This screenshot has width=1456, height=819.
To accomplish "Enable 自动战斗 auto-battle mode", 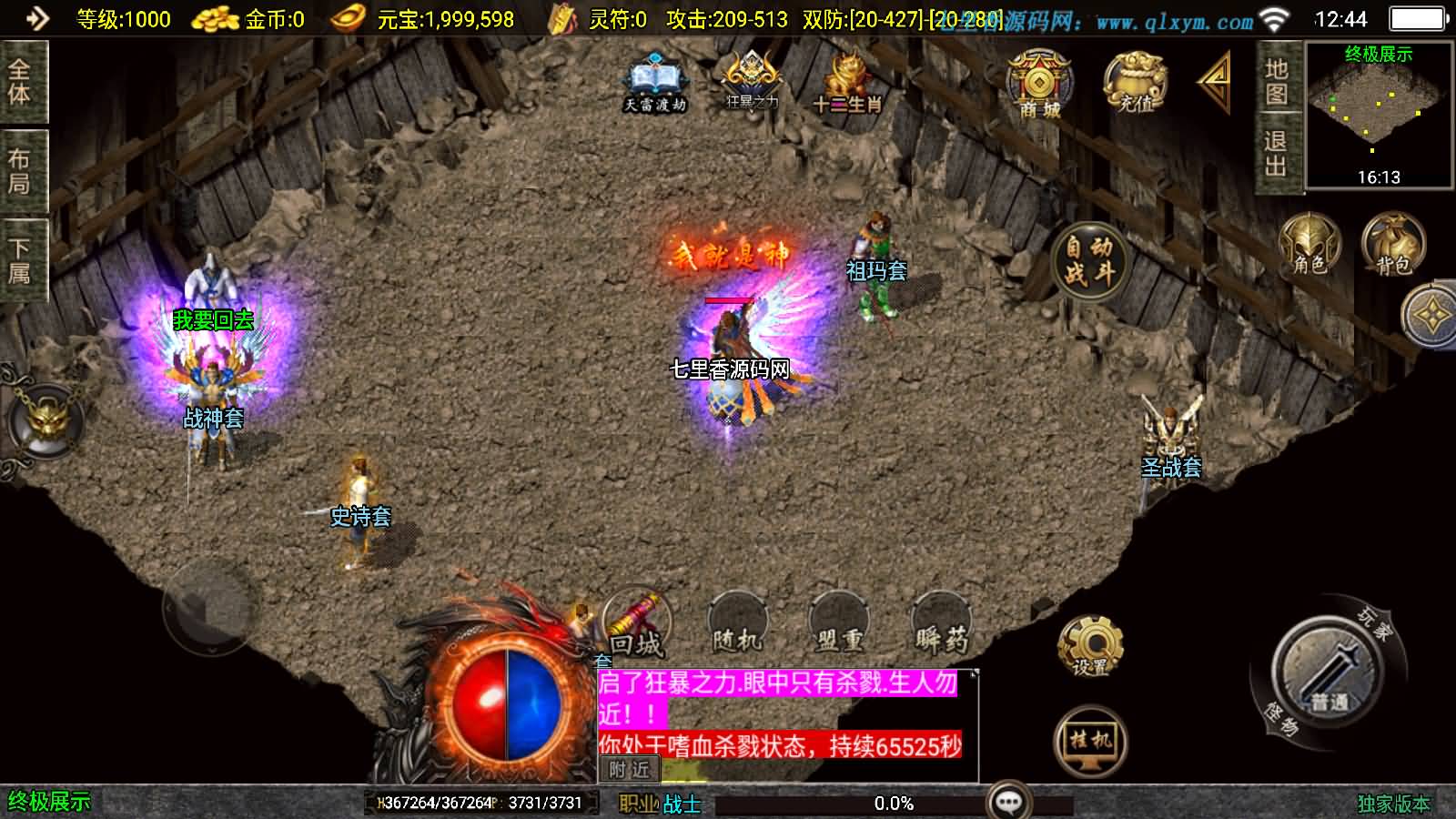I will (x=1088, y=258).
